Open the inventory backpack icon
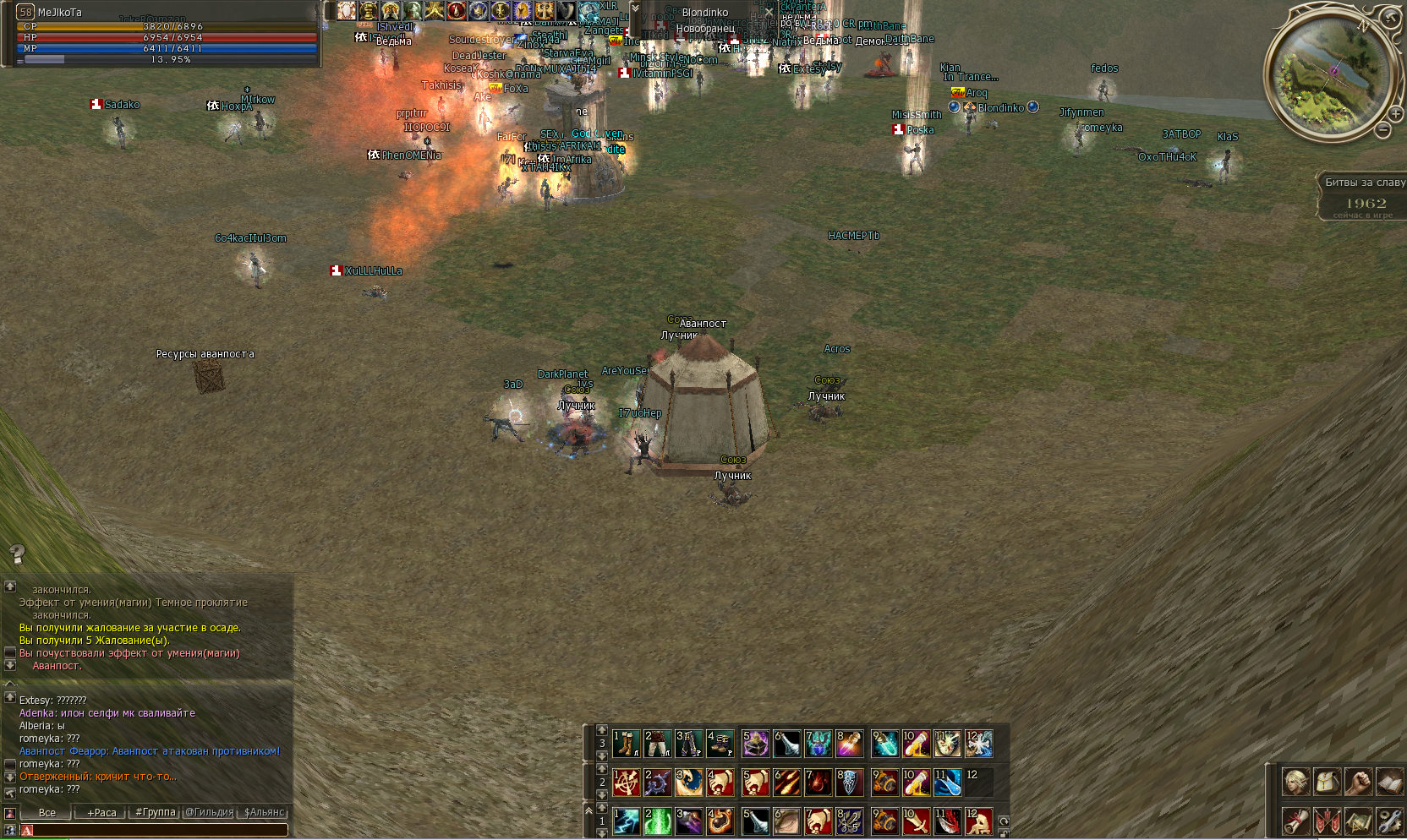The image size is (1407, 840). tap(1327, 782)
